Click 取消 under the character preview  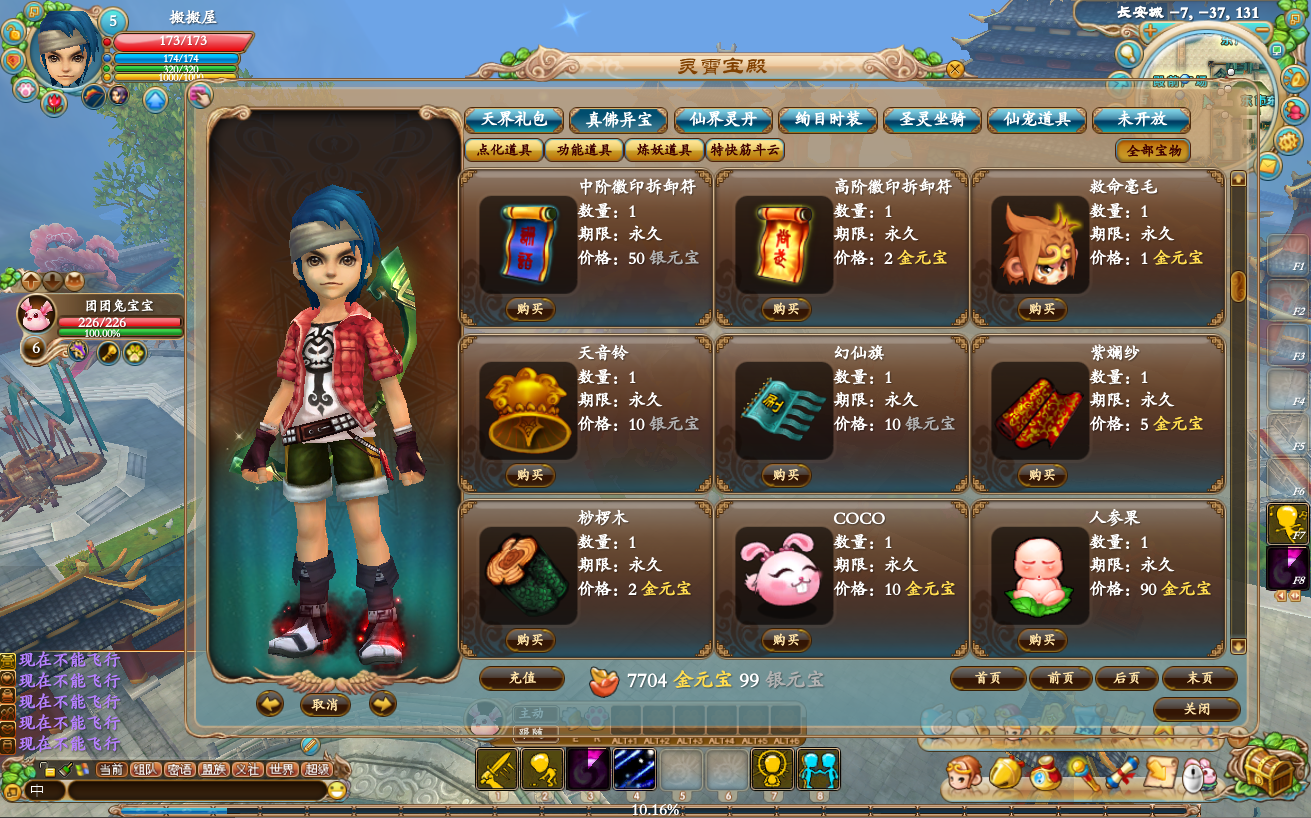click(325, 705)
